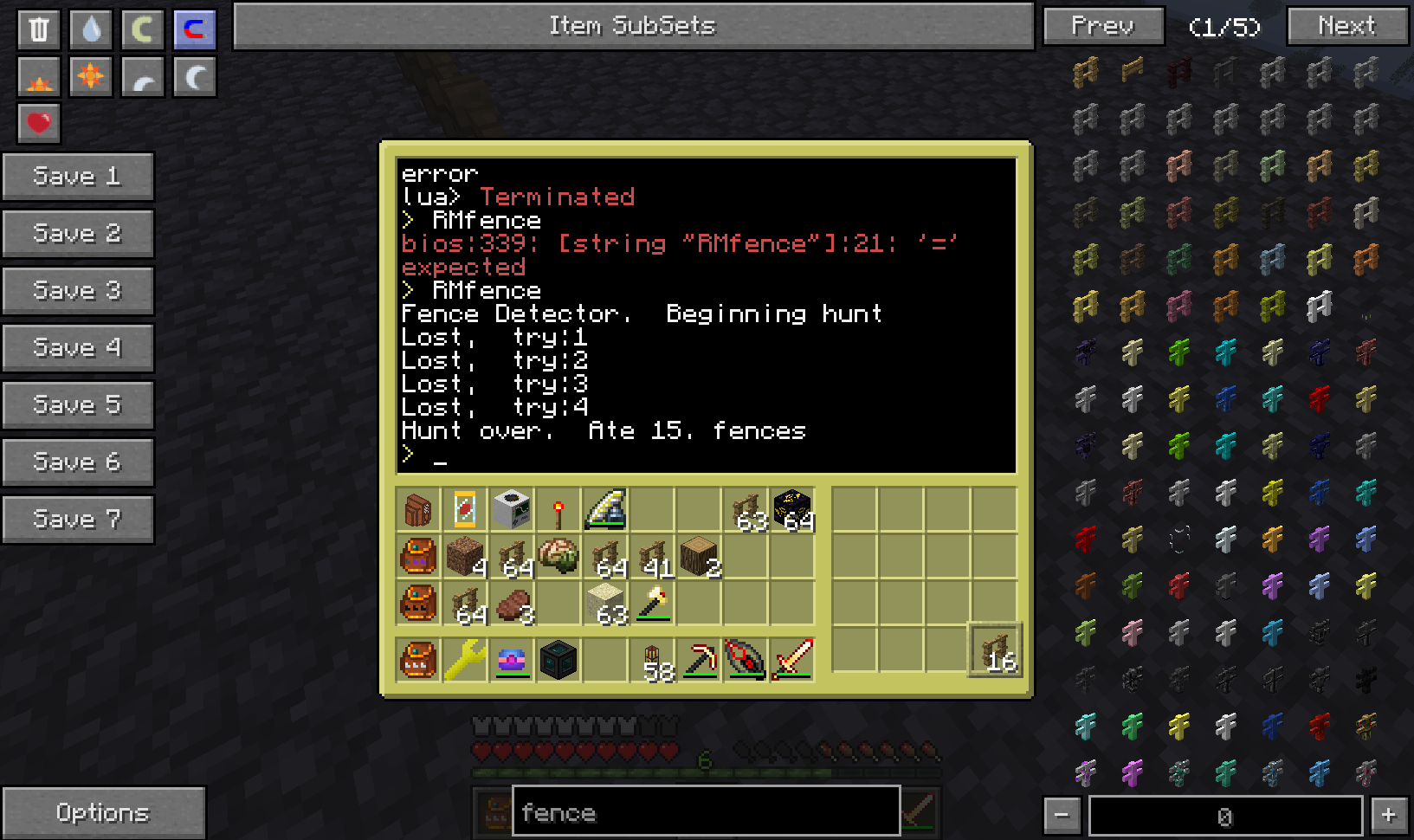The height and width of the screenshot is (840, 1414).
Task: Heal the player with the heart icon
Action: pyautogui.click(x=39, y=123)
